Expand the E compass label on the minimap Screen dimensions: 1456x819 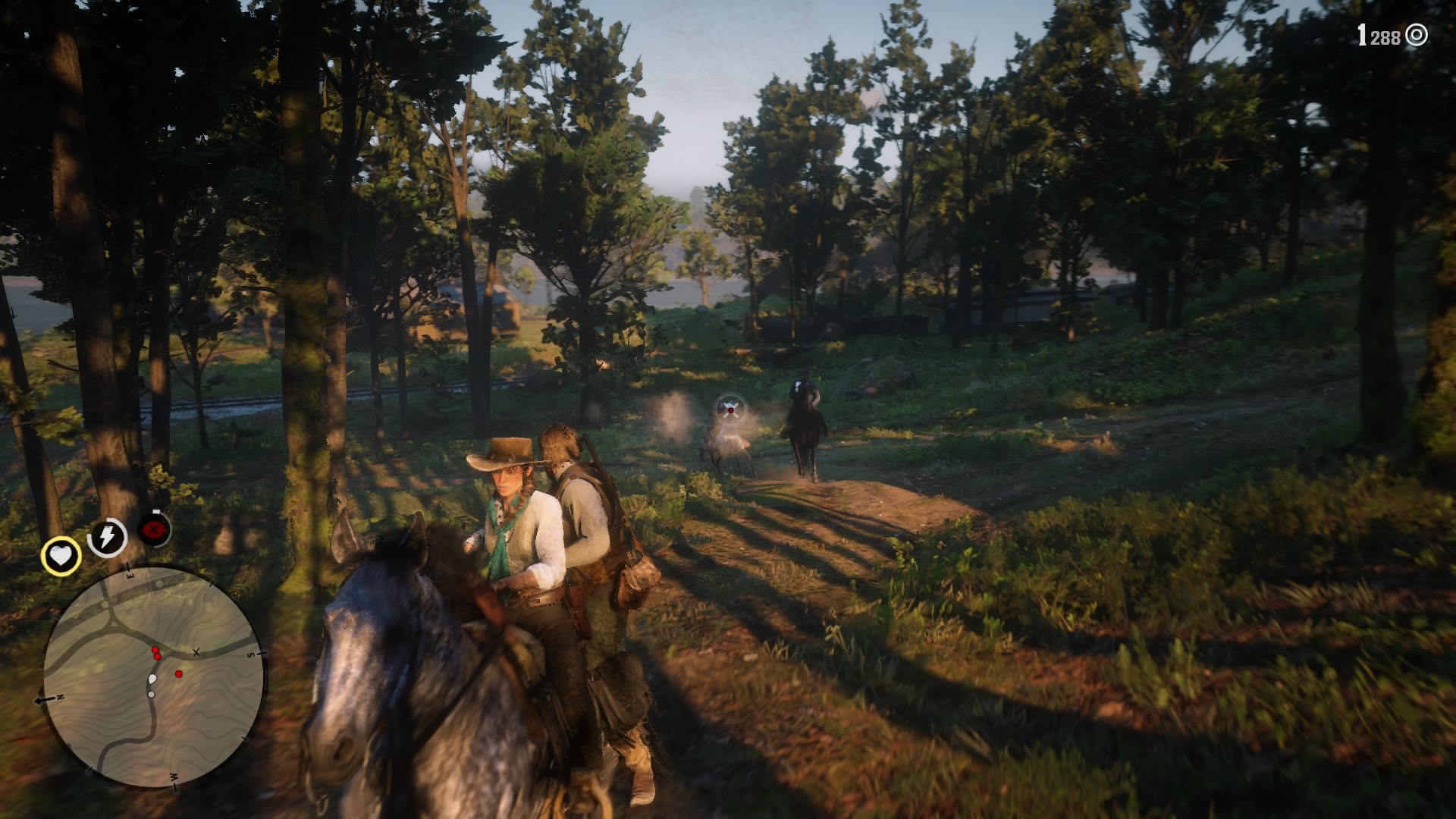pyautogui.click(x=130, y=575)
